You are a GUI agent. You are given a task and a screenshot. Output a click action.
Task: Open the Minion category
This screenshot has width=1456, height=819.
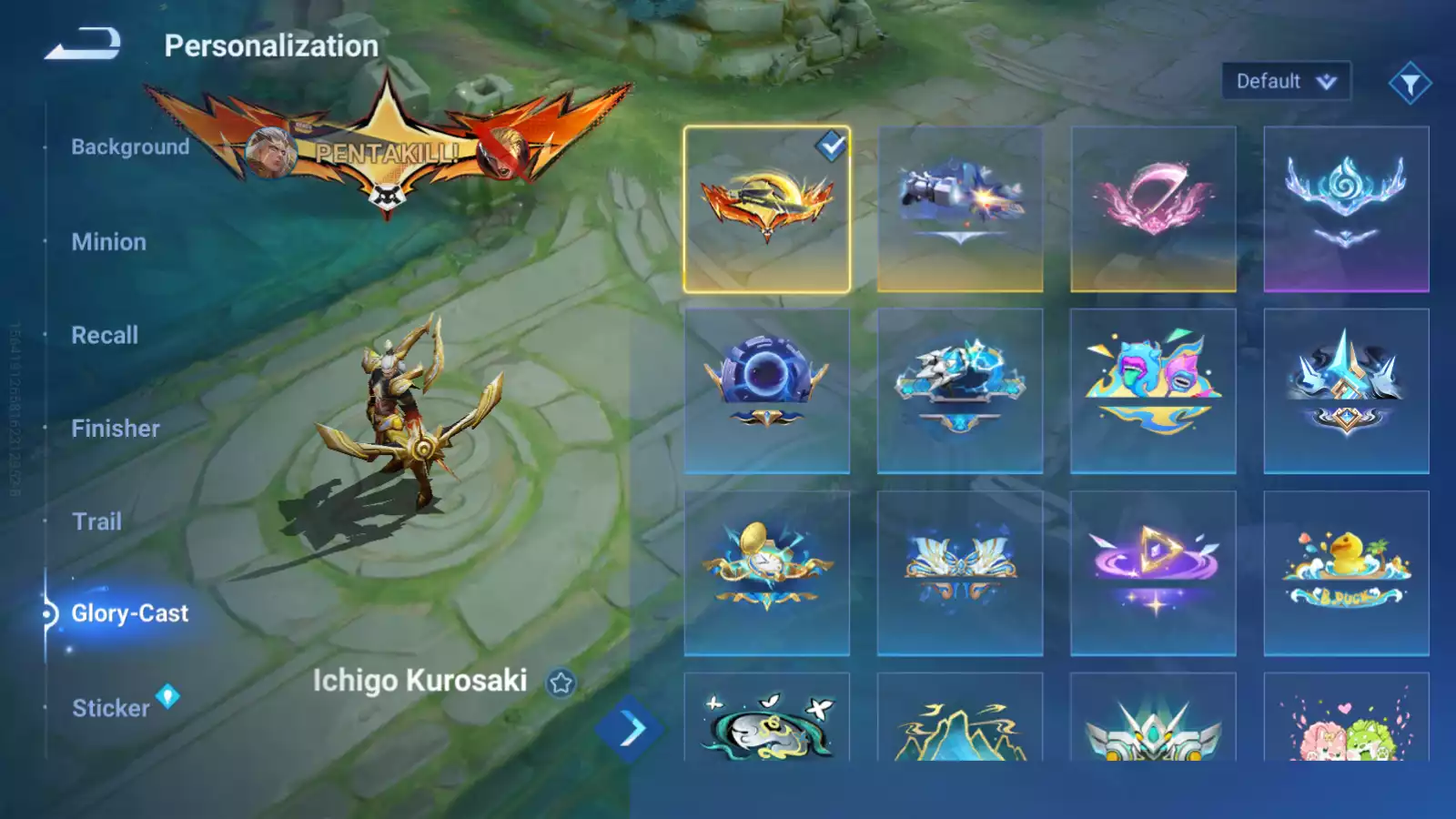(109, 242)
